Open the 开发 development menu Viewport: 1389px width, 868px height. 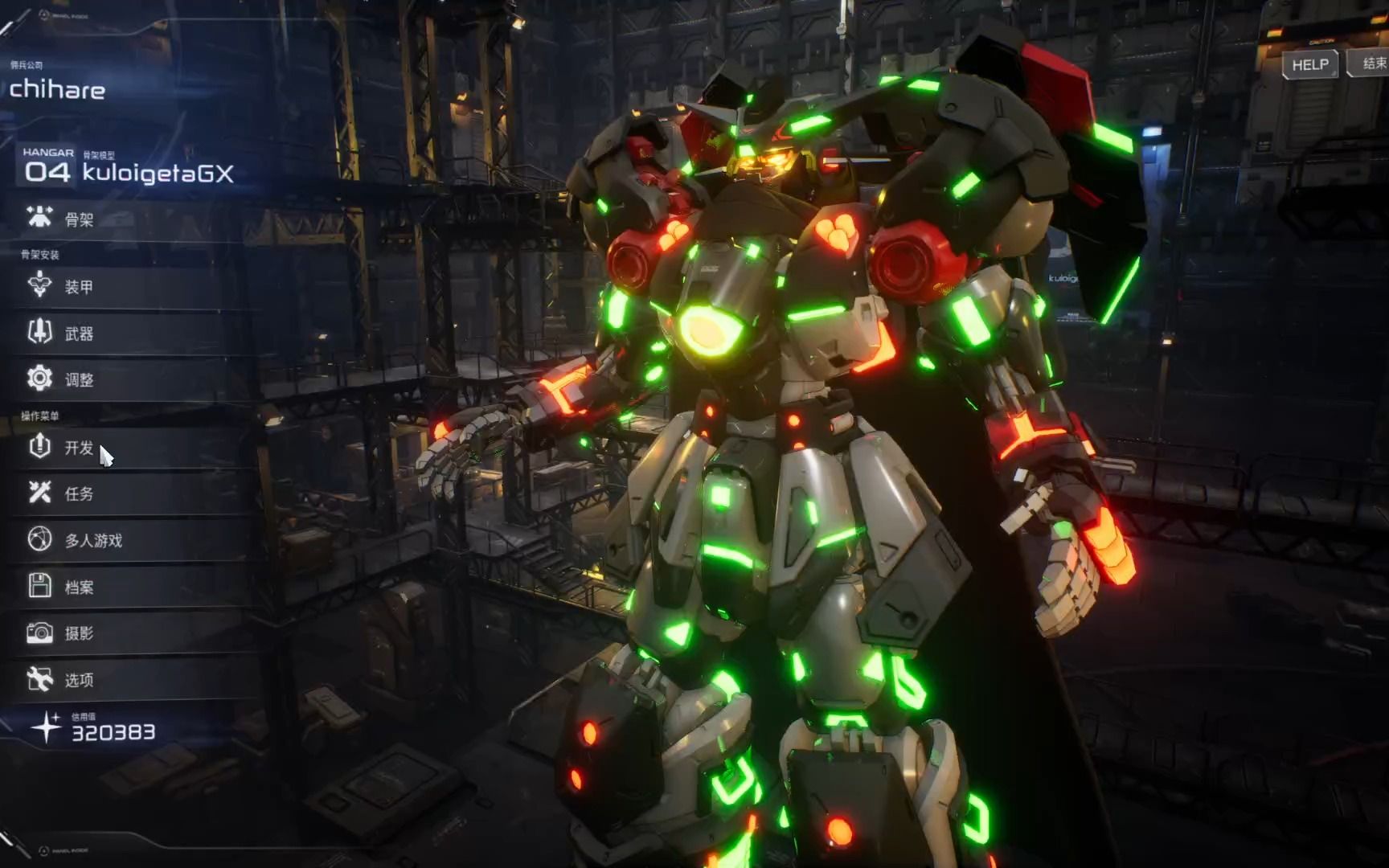coord(79,448)
